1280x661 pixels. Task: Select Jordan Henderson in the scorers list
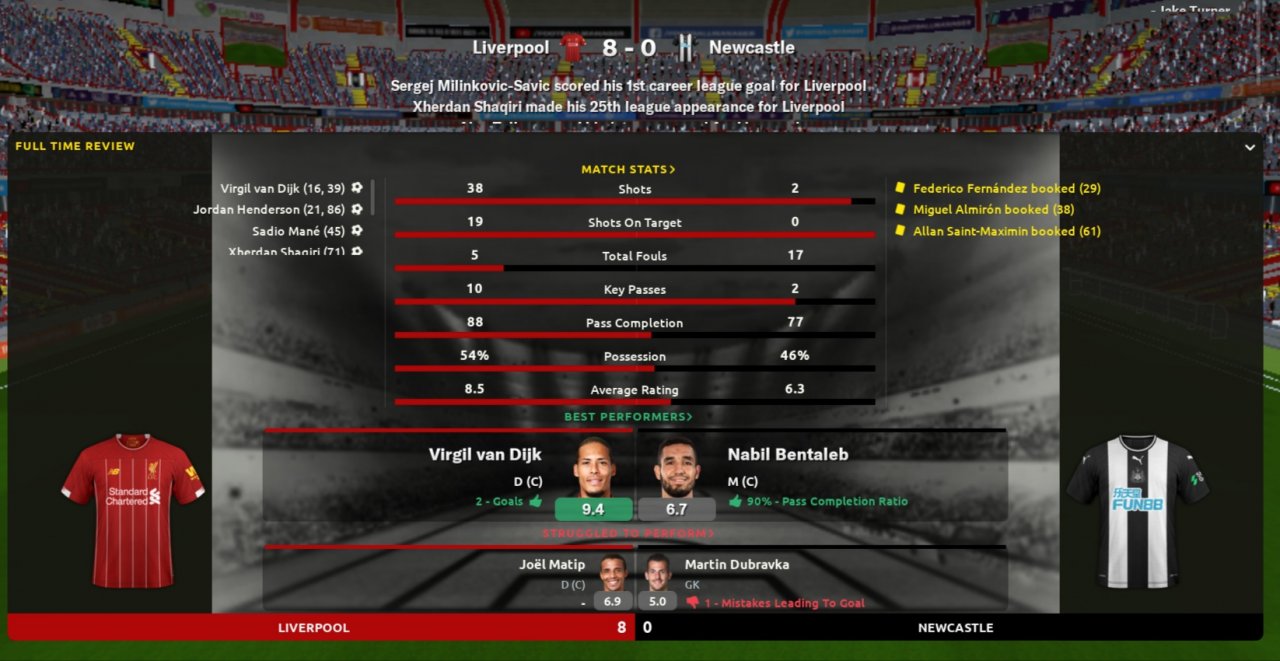point(269,210)
